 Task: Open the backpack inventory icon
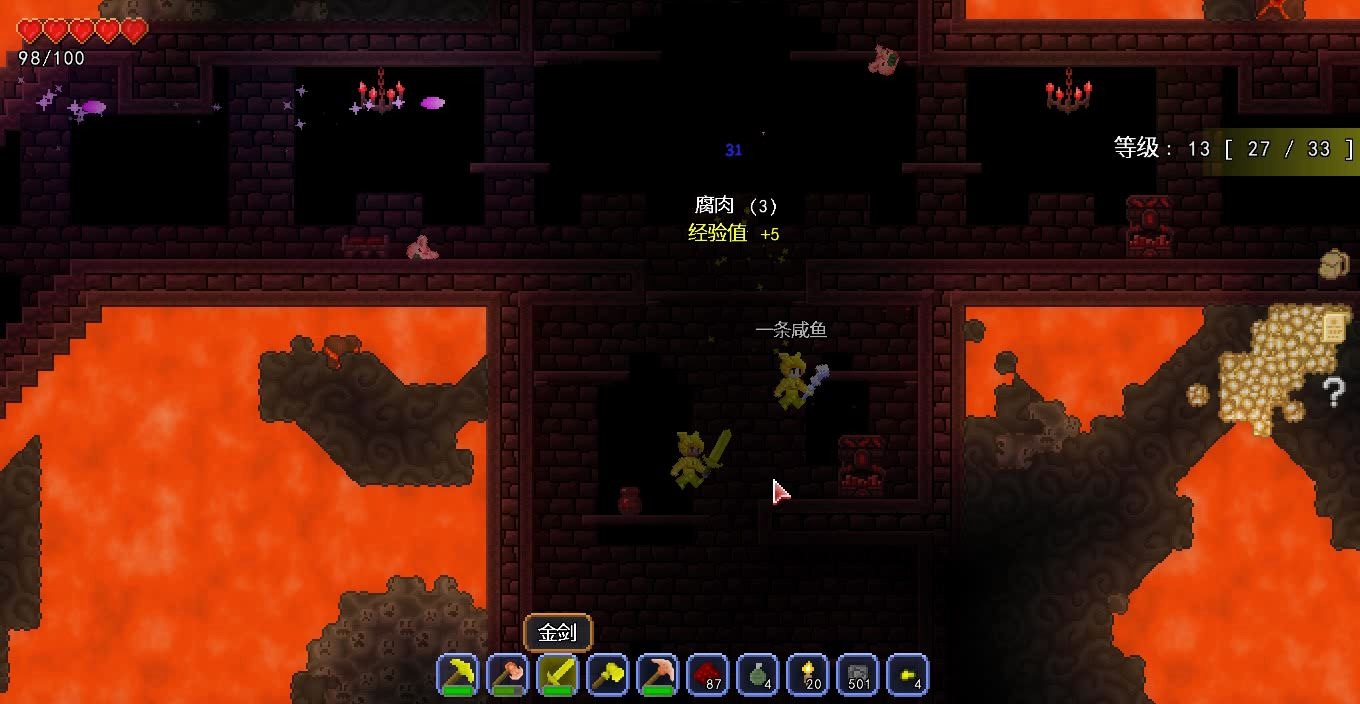pos(1334,264)
